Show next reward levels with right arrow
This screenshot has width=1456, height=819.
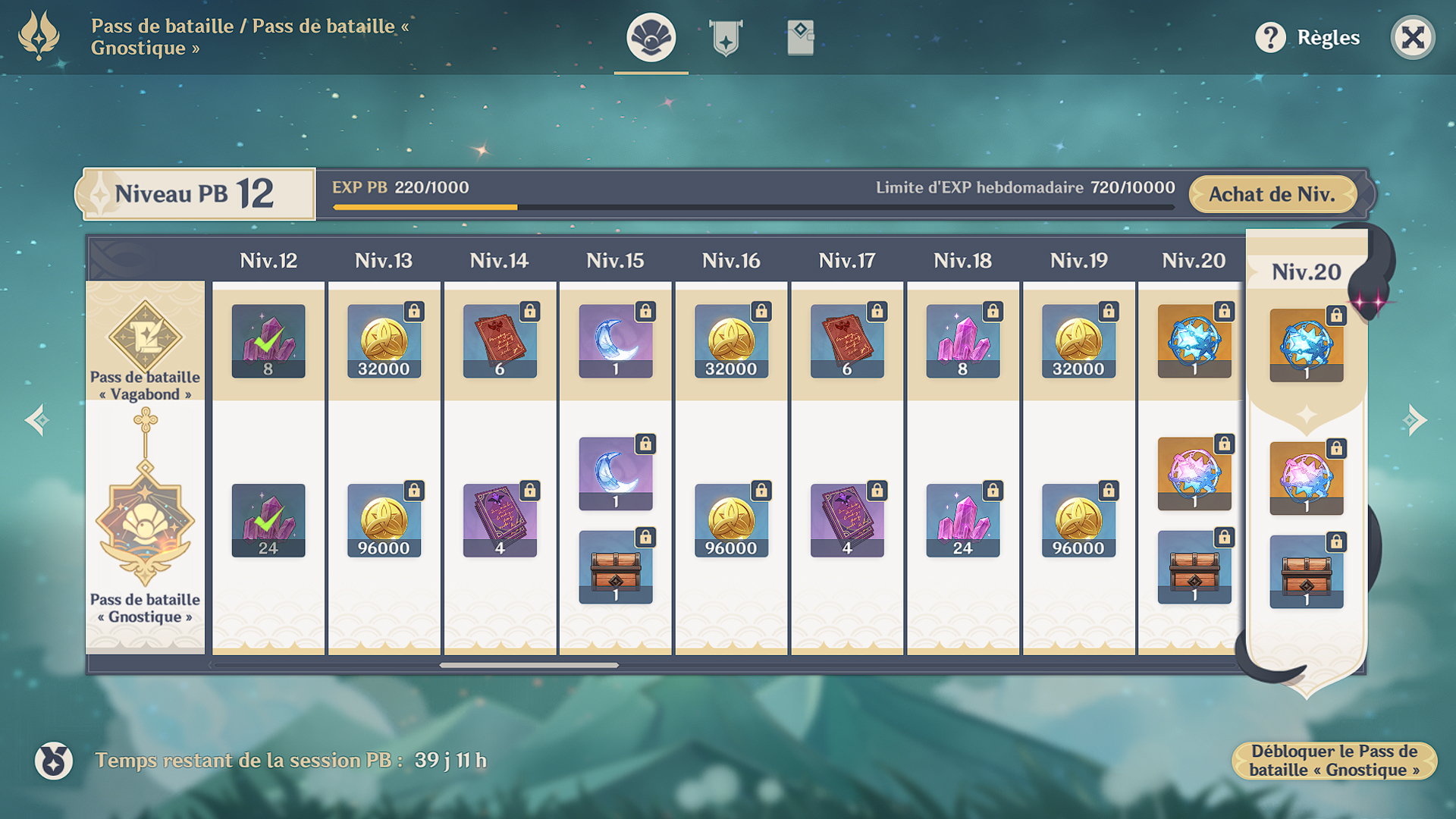[x=1414, y=420]
